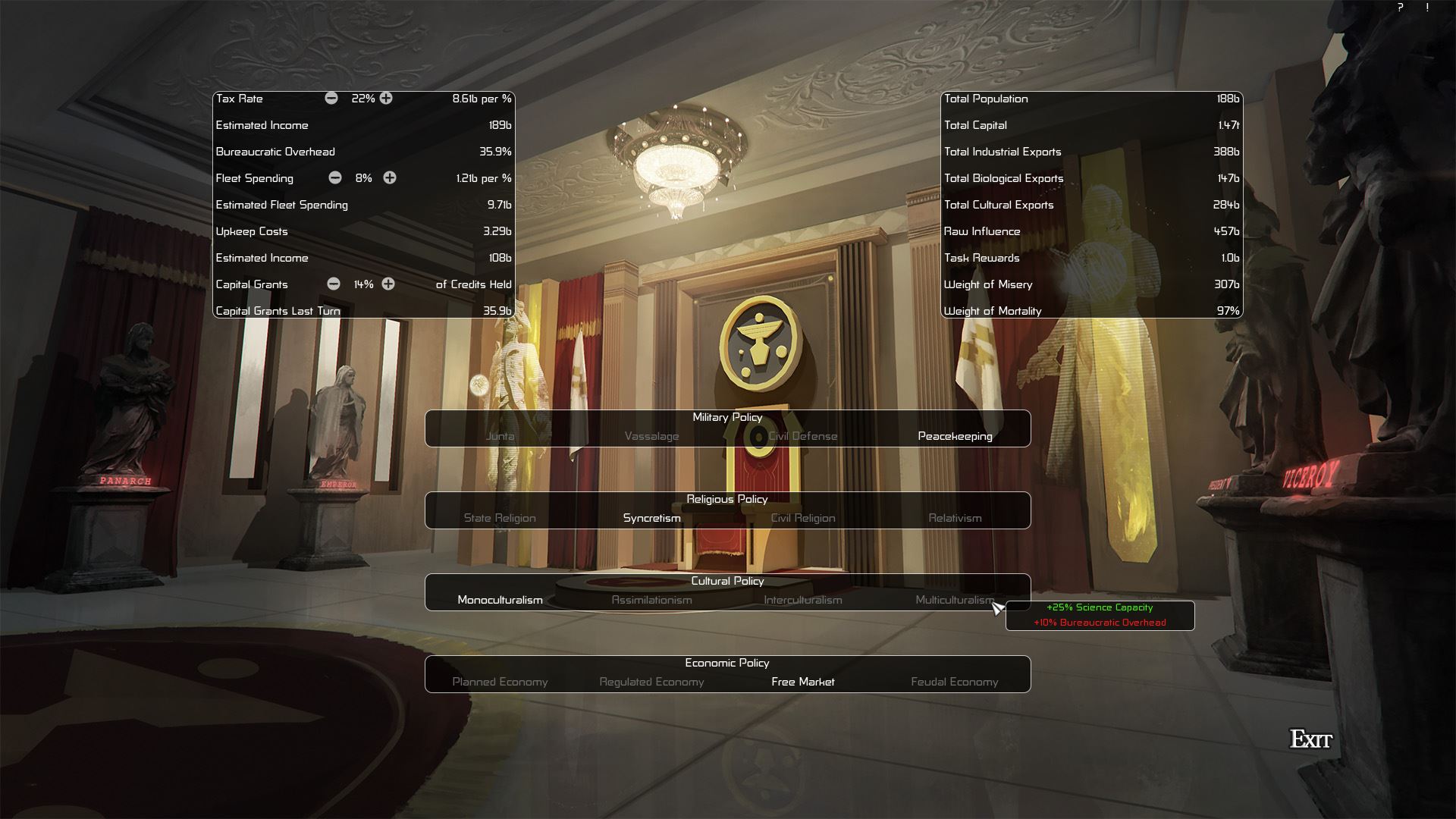This screenshot has height=819, width=1456.
Task: Lower Capital Grants with the minus icon
Action: point(334,284)
